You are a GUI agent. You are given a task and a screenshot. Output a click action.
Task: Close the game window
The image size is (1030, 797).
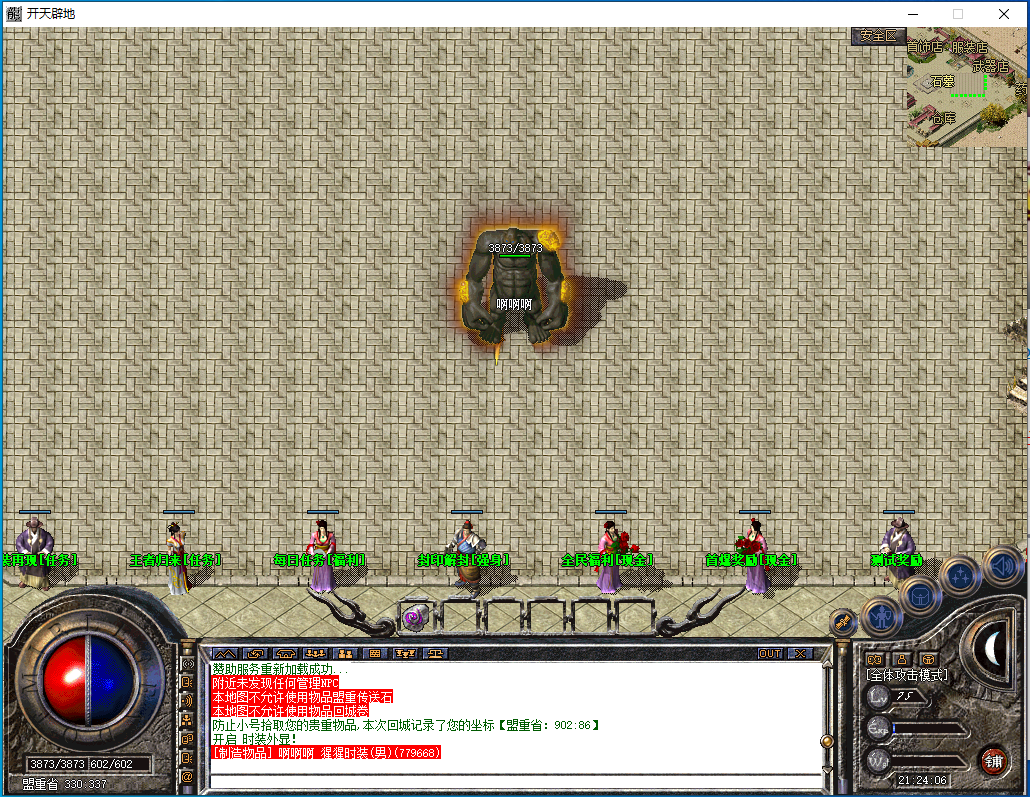click(1004, 14)
